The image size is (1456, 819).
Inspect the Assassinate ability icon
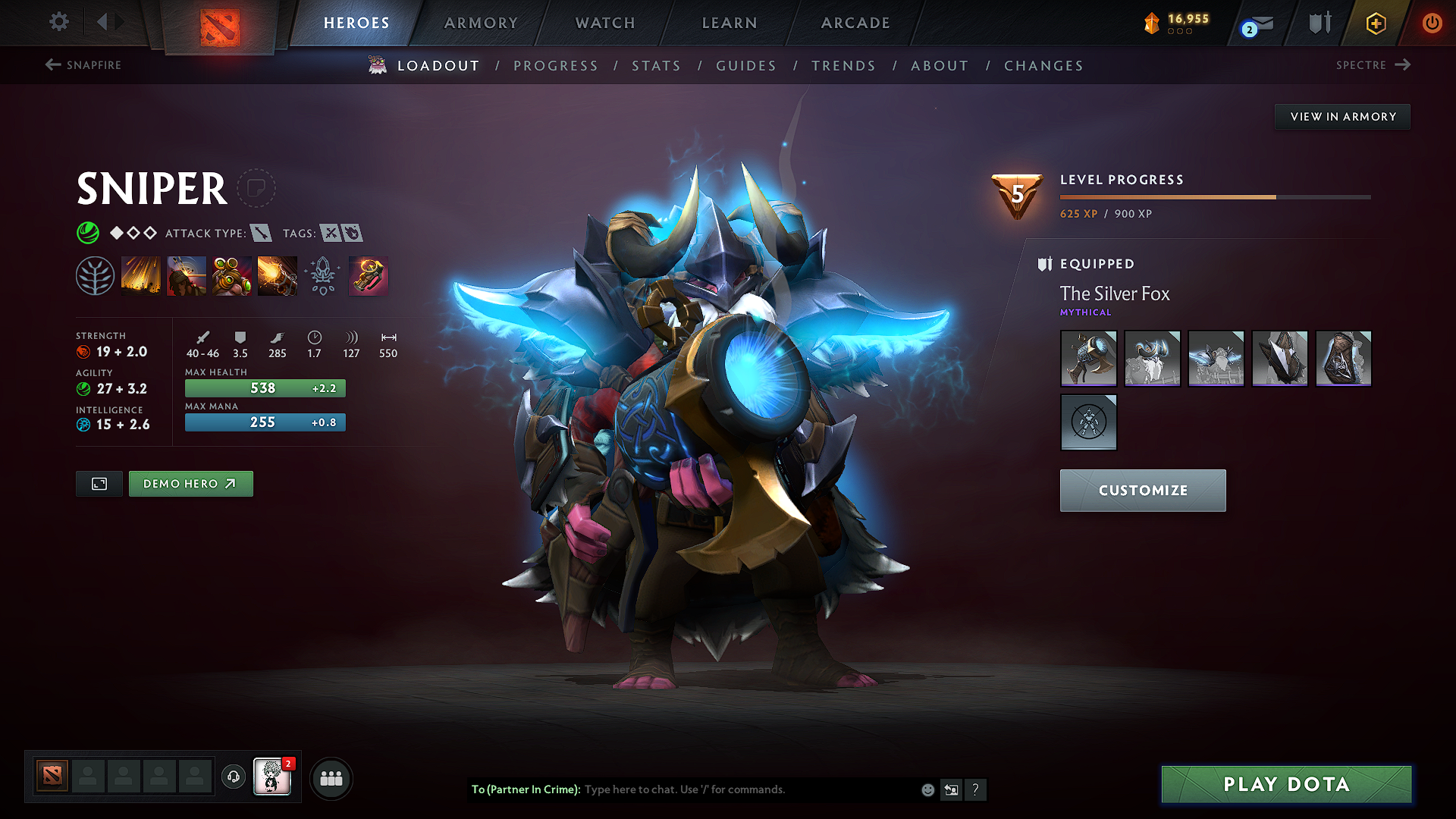point(278,275)
